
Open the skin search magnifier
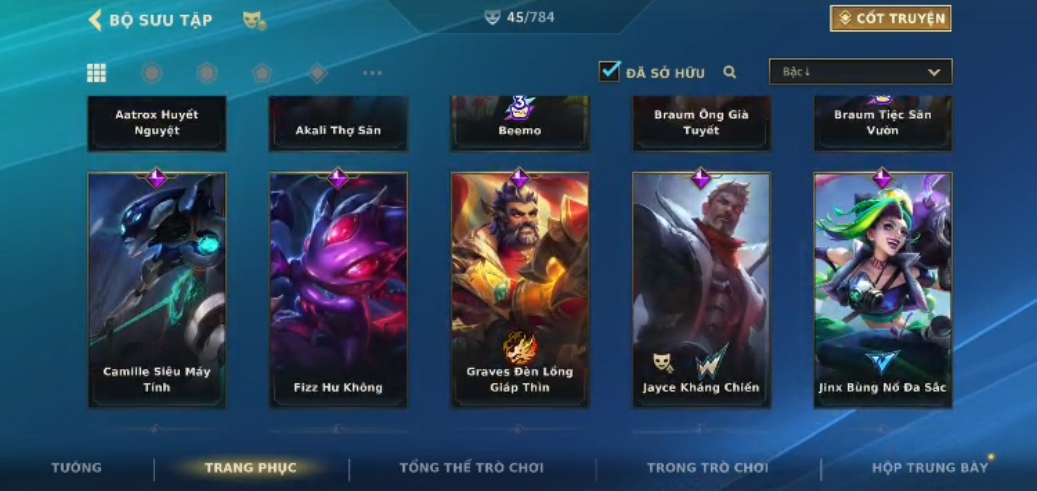tap(730, 72)
